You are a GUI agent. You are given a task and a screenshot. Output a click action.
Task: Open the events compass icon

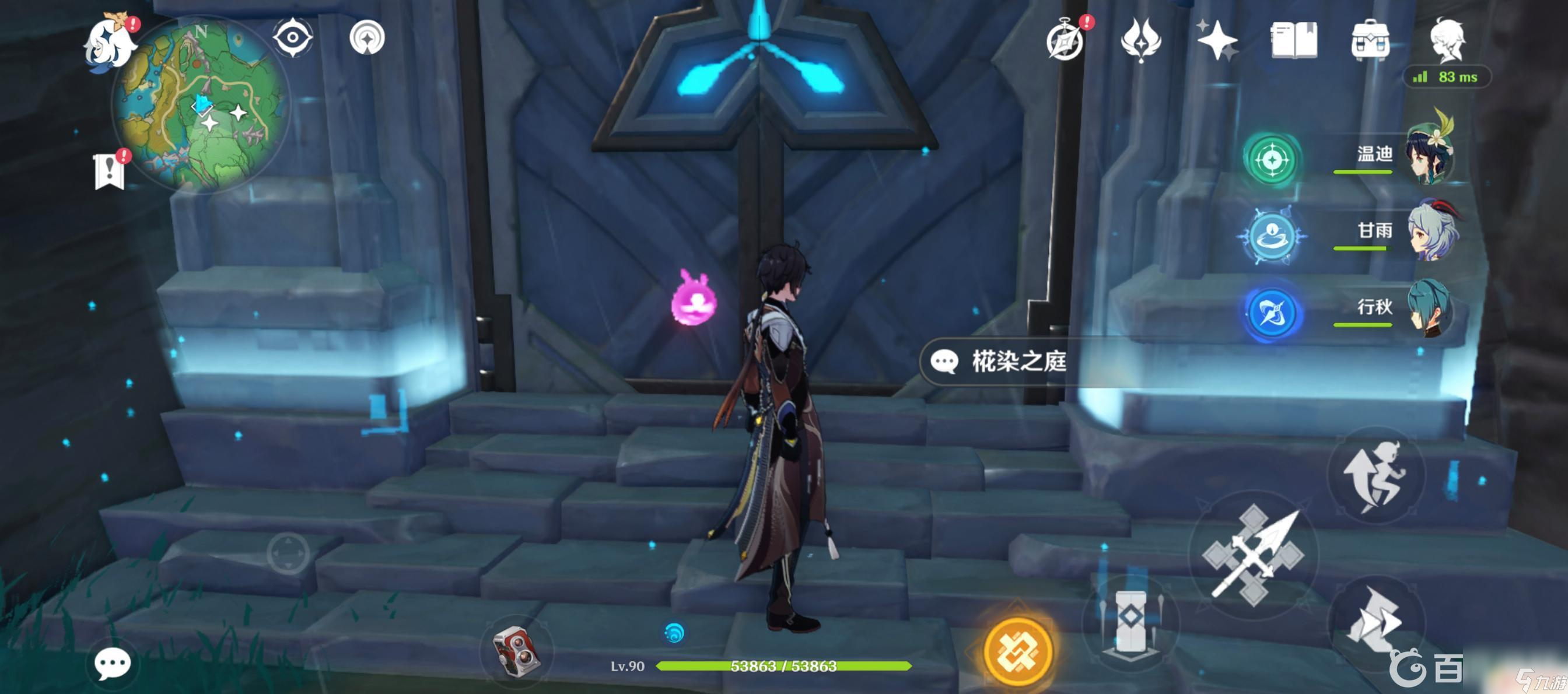tap(1066, 40)
